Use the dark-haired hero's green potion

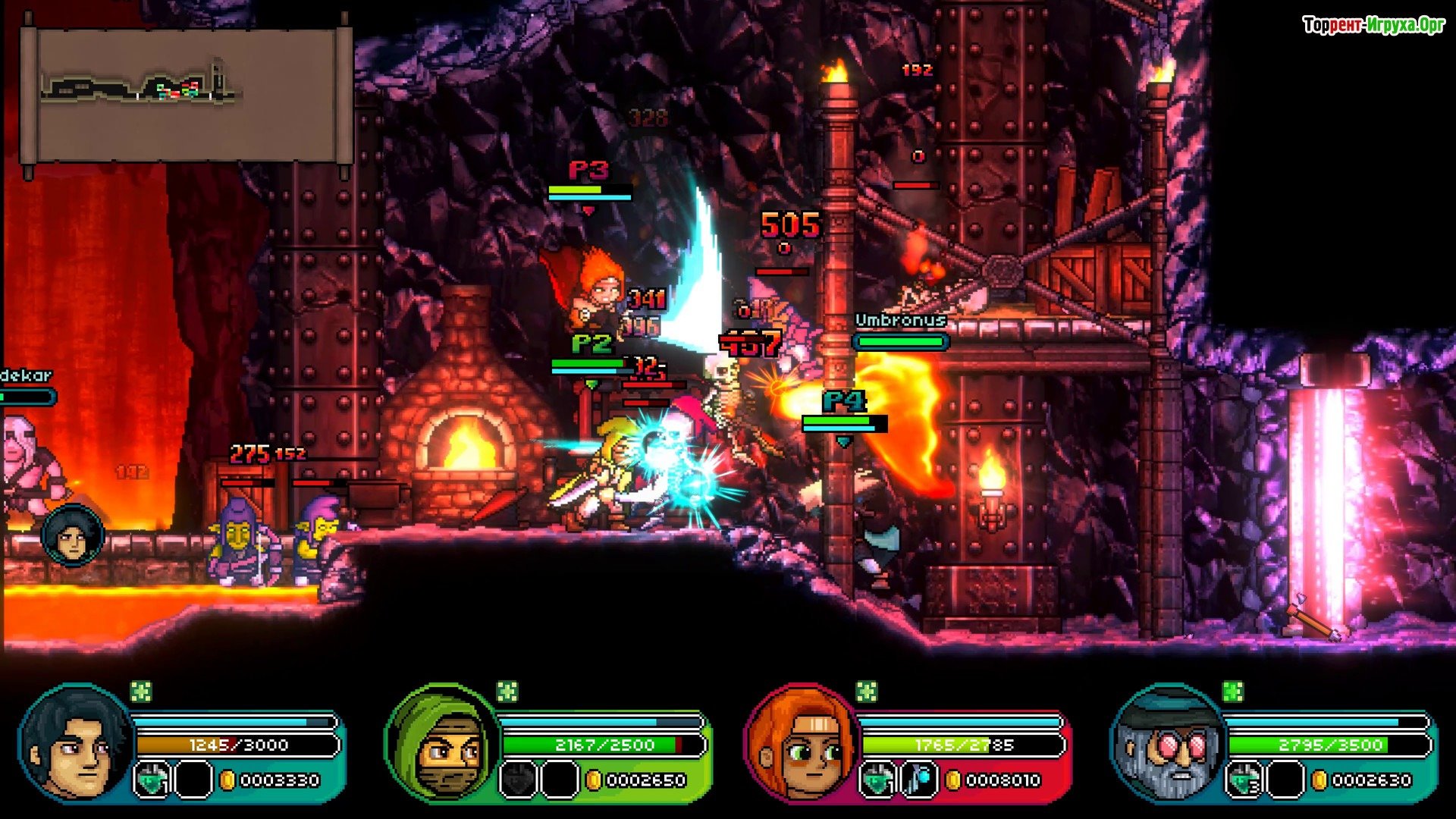(x=152, y=780)
